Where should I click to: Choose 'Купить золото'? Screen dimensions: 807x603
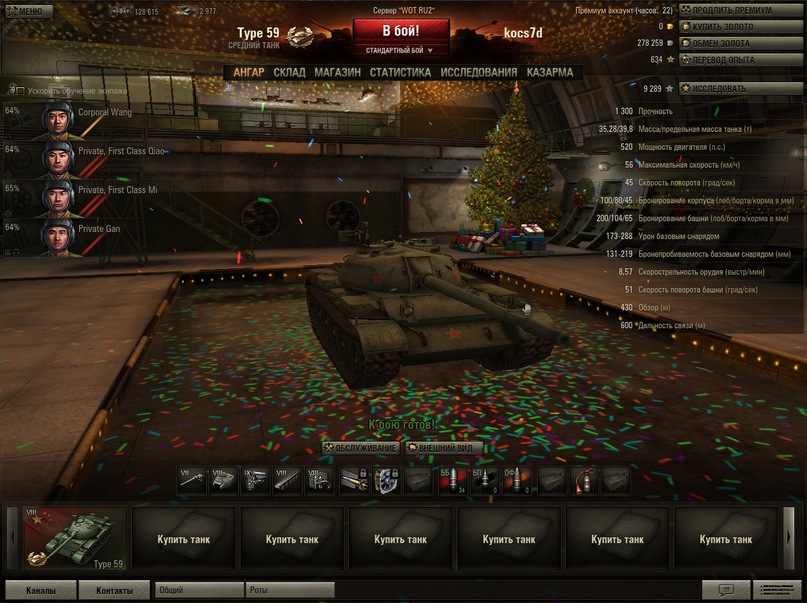pyautogui.click(x=741, y=26)
